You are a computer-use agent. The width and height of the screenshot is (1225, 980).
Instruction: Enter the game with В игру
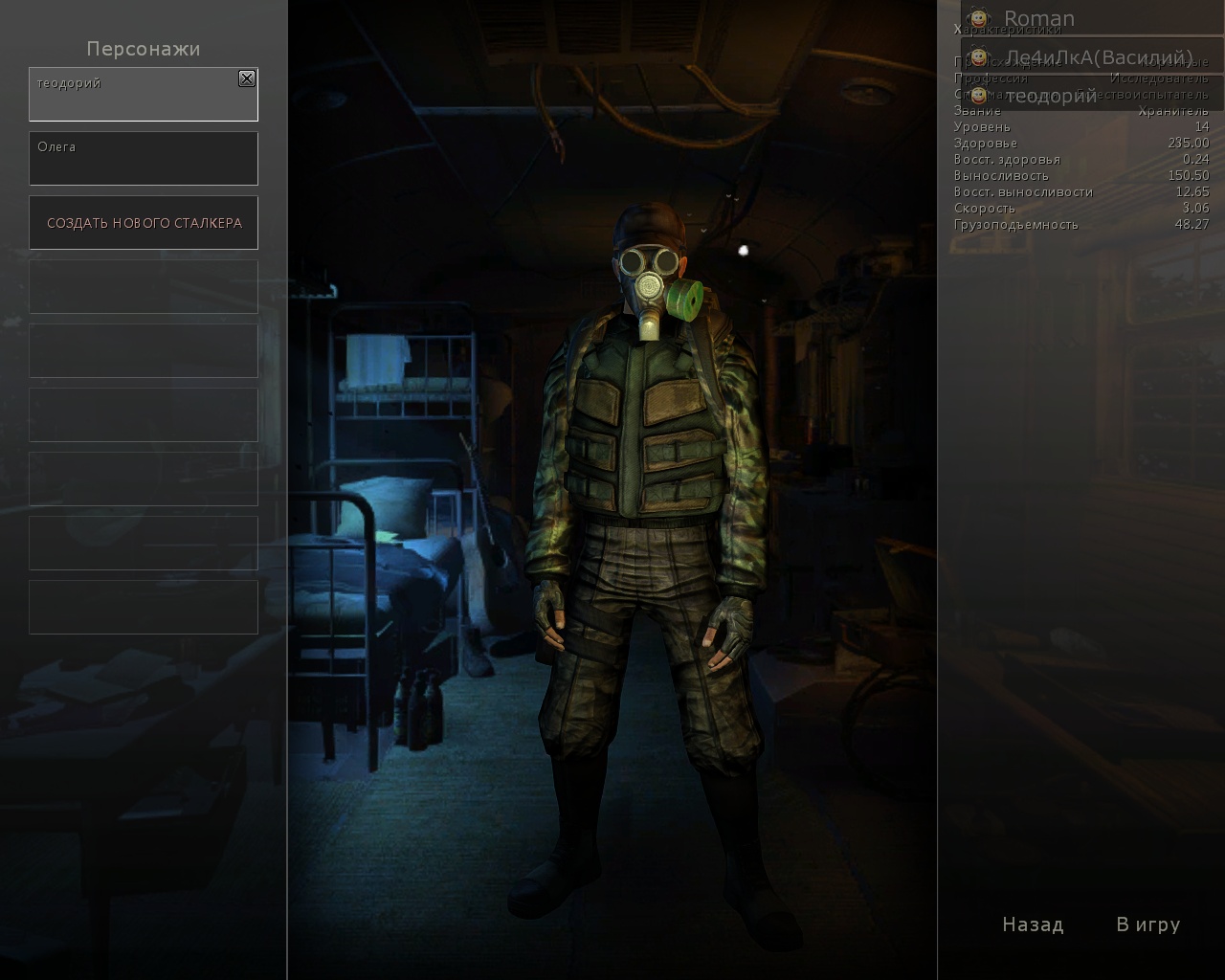[1147, 924]
